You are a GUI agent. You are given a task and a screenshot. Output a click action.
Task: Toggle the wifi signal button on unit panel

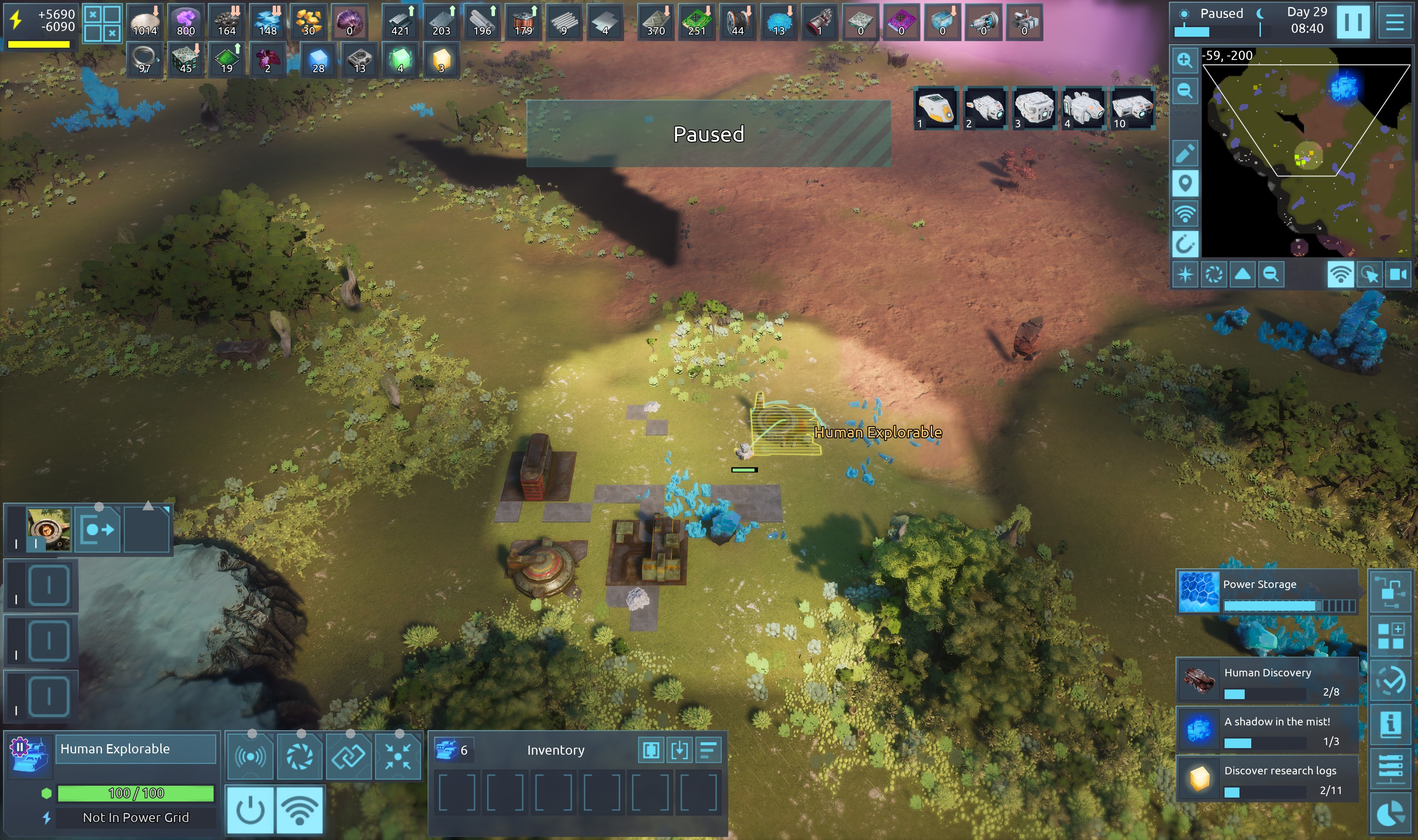click(299, 810)
